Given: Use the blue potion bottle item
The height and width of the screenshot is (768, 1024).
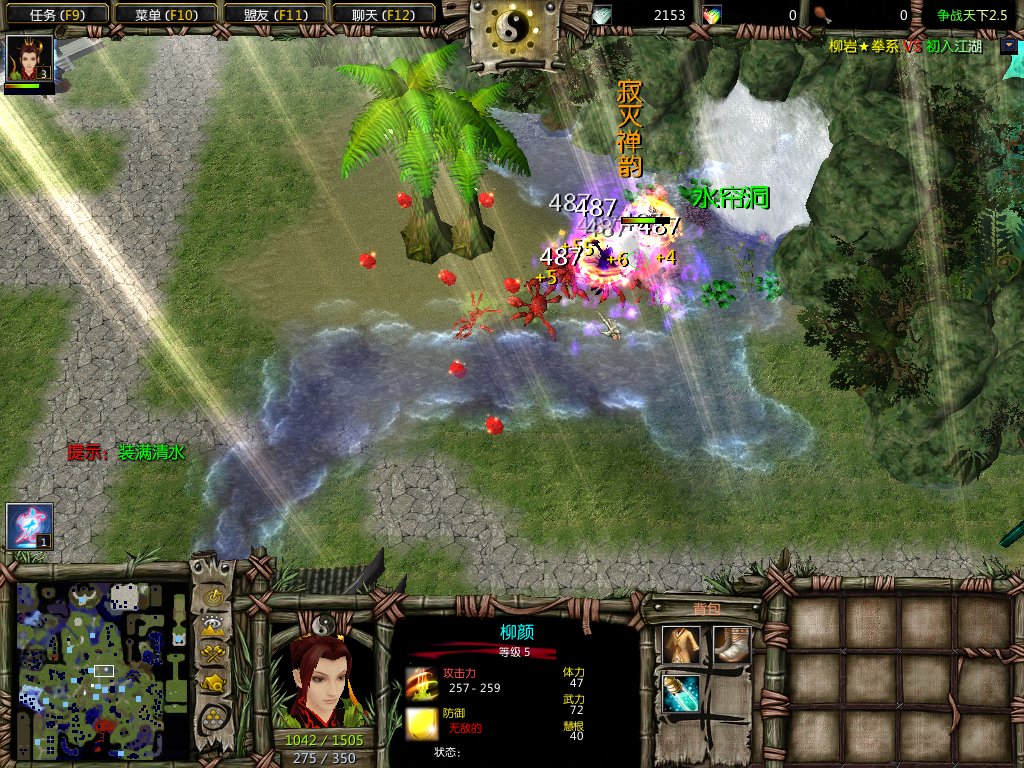Looking at the screenshot, I should 682,694.
